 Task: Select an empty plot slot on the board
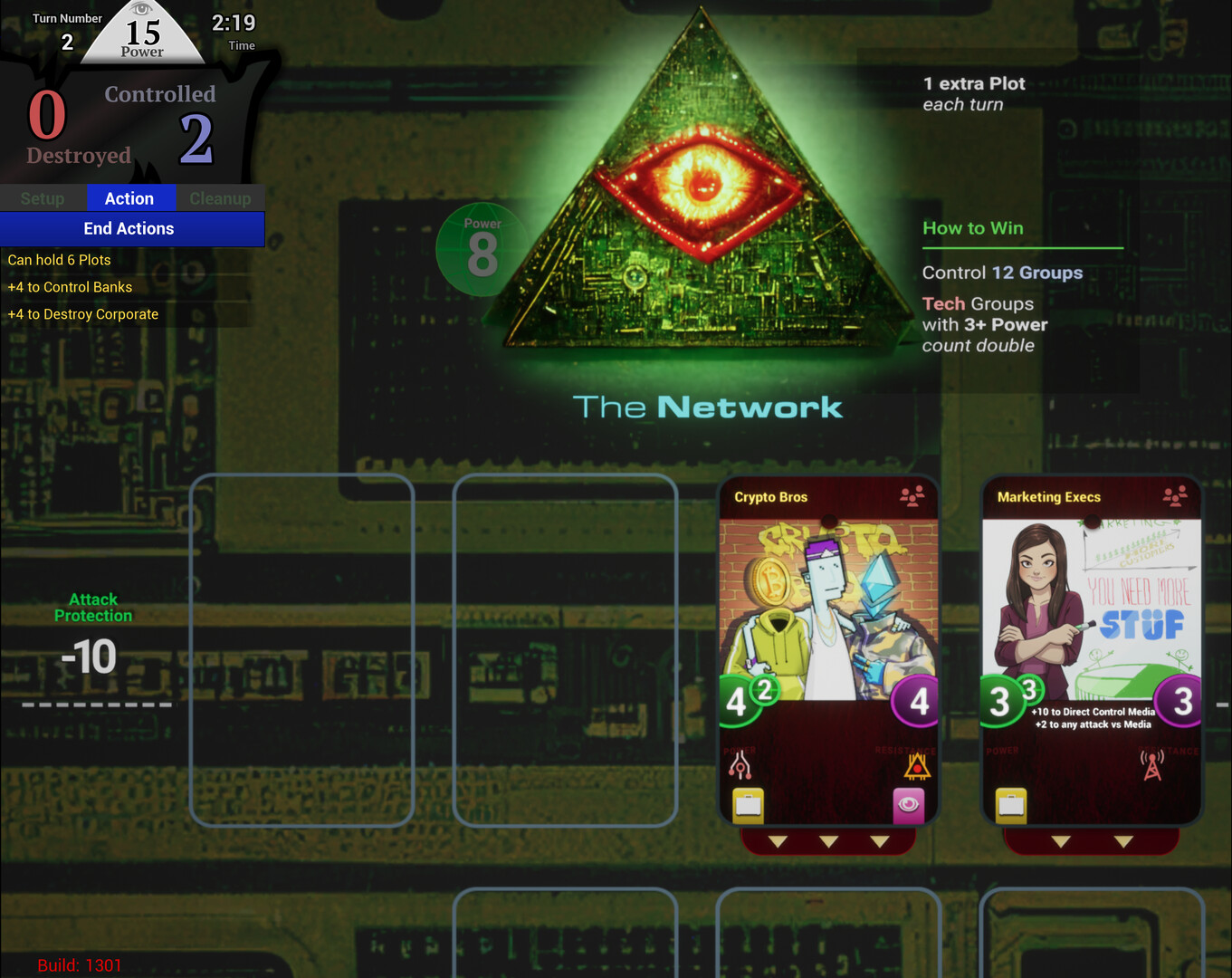(302, 650)
